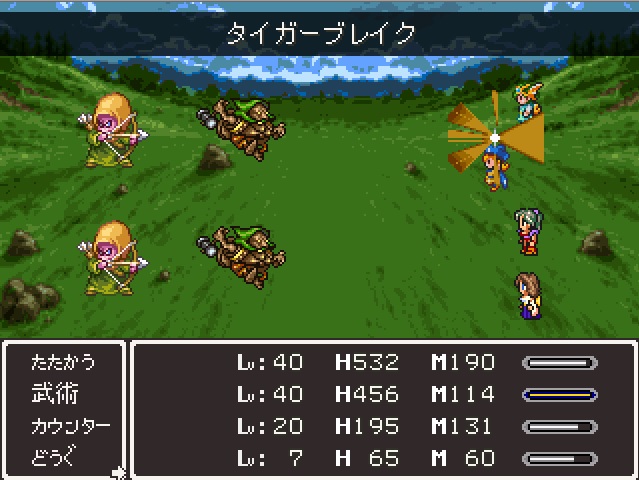
Task: Select the party row with H456
Action: [385, 394]
